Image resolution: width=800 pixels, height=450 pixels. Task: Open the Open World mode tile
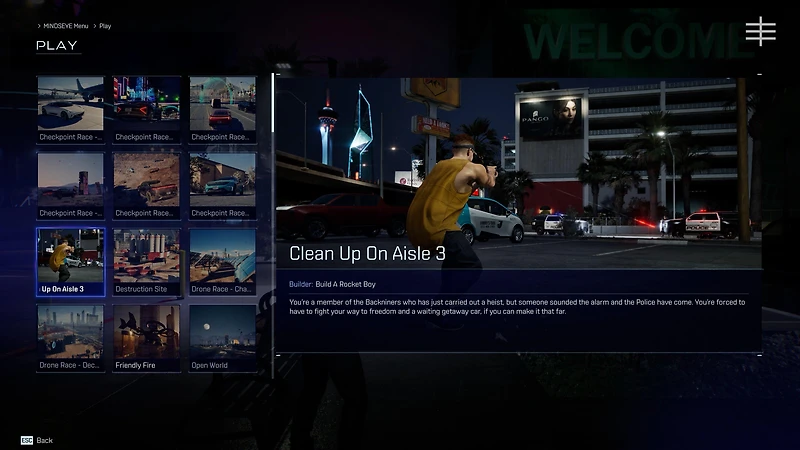pyautogui.click(x=222, y=338)
